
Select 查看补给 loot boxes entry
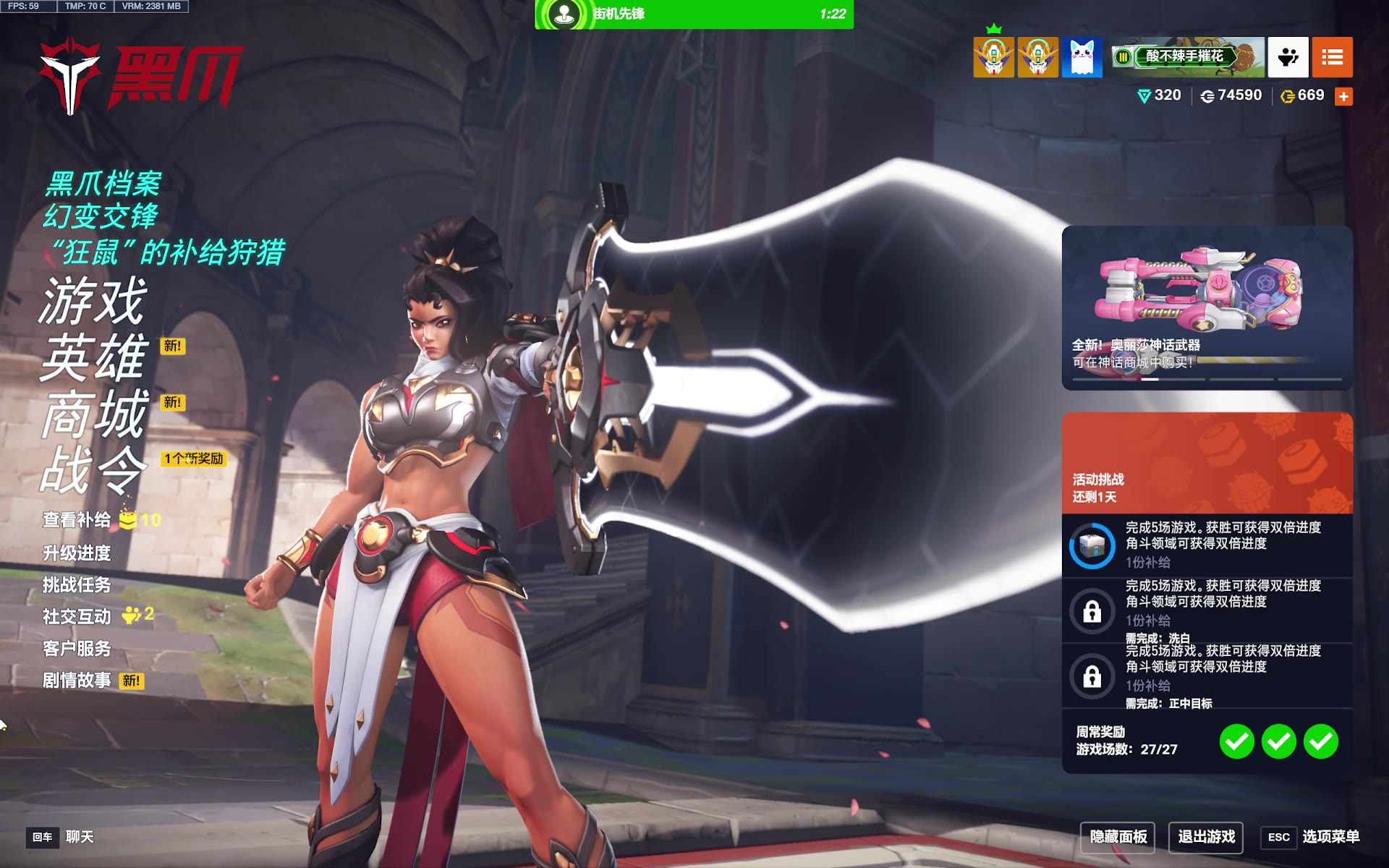pos(77,520)
